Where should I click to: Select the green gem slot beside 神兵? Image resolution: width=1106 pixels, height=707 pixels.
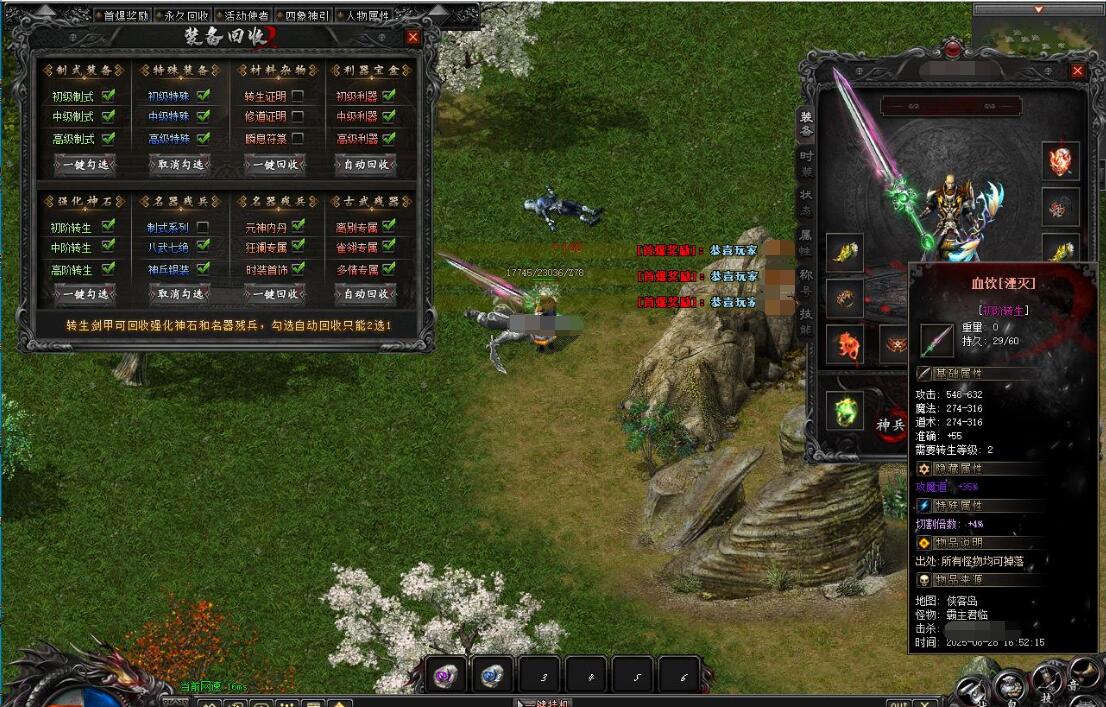click(846, 411)
